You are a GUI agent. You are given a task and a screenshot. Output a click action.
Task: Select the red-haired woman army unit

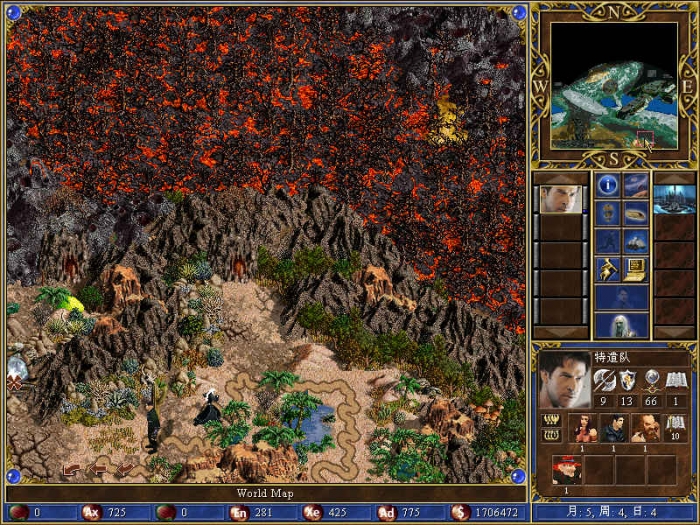pos(582,428)
